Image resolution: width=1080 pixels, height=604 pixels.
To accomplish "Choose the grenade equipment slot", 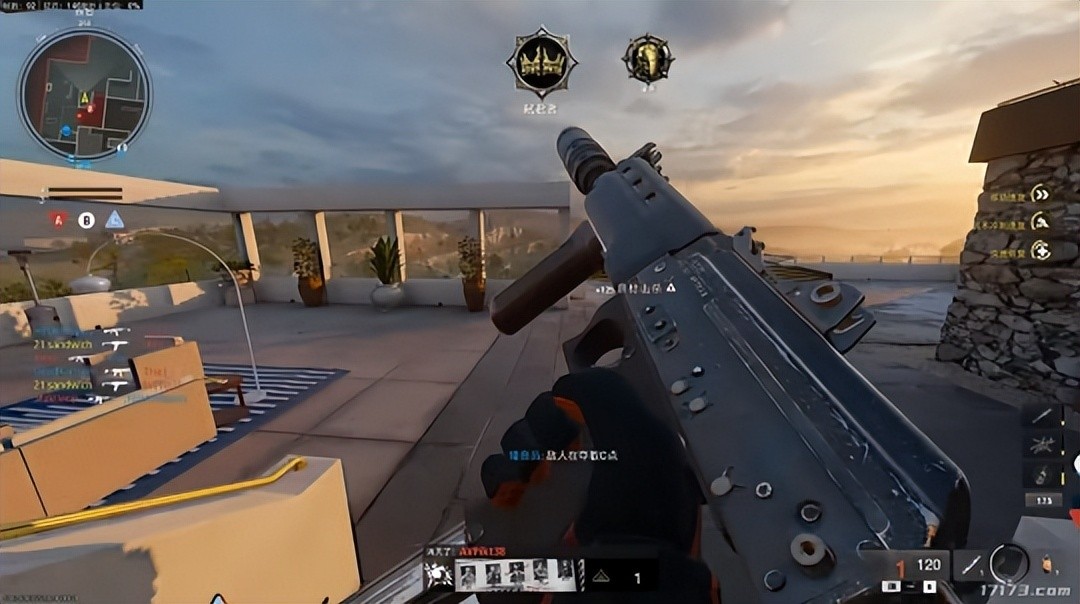I will [1043, 475].
